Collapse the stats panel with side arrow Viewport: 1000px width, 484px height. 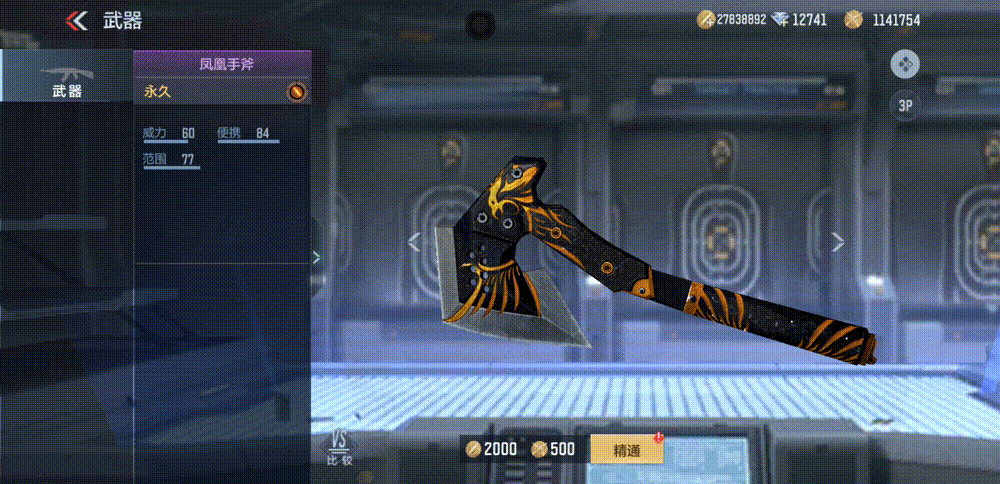click(x=316, y=257)
